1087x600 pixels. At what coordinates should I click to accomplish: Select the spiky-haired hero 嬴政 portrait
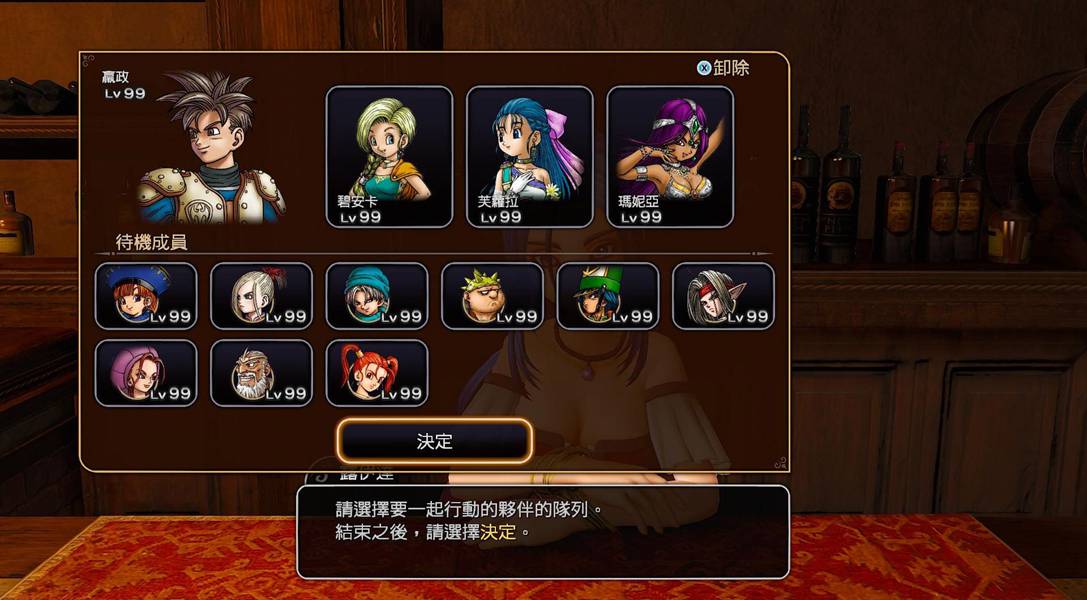click(x=212, y=150)
